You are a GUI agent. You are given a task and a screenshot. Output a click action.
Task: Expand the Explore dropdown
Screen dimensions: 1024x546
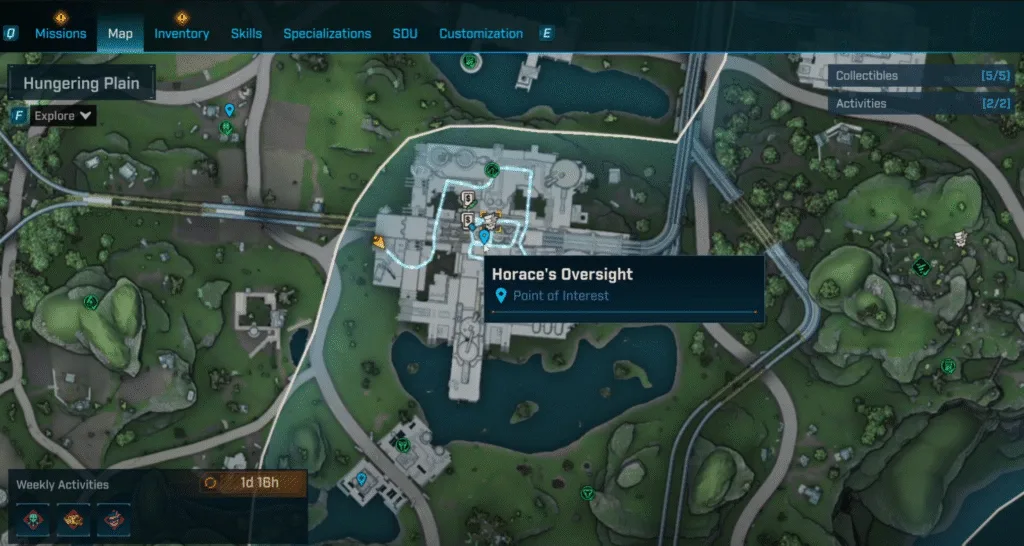point(63,116)
